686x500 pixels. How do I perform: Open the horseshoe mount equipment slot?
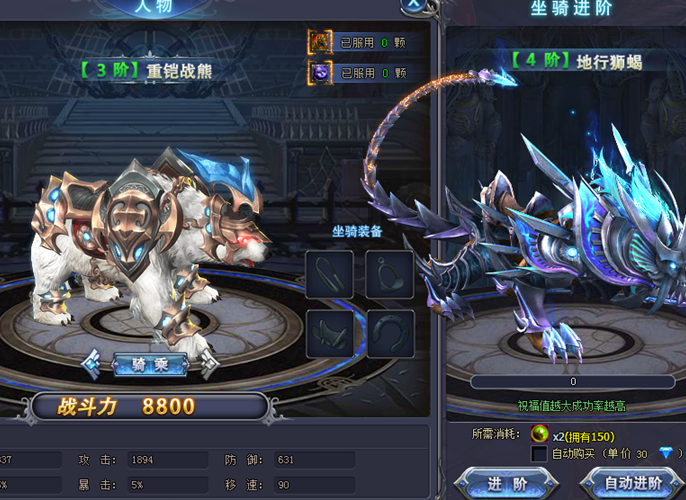point(389,334)
